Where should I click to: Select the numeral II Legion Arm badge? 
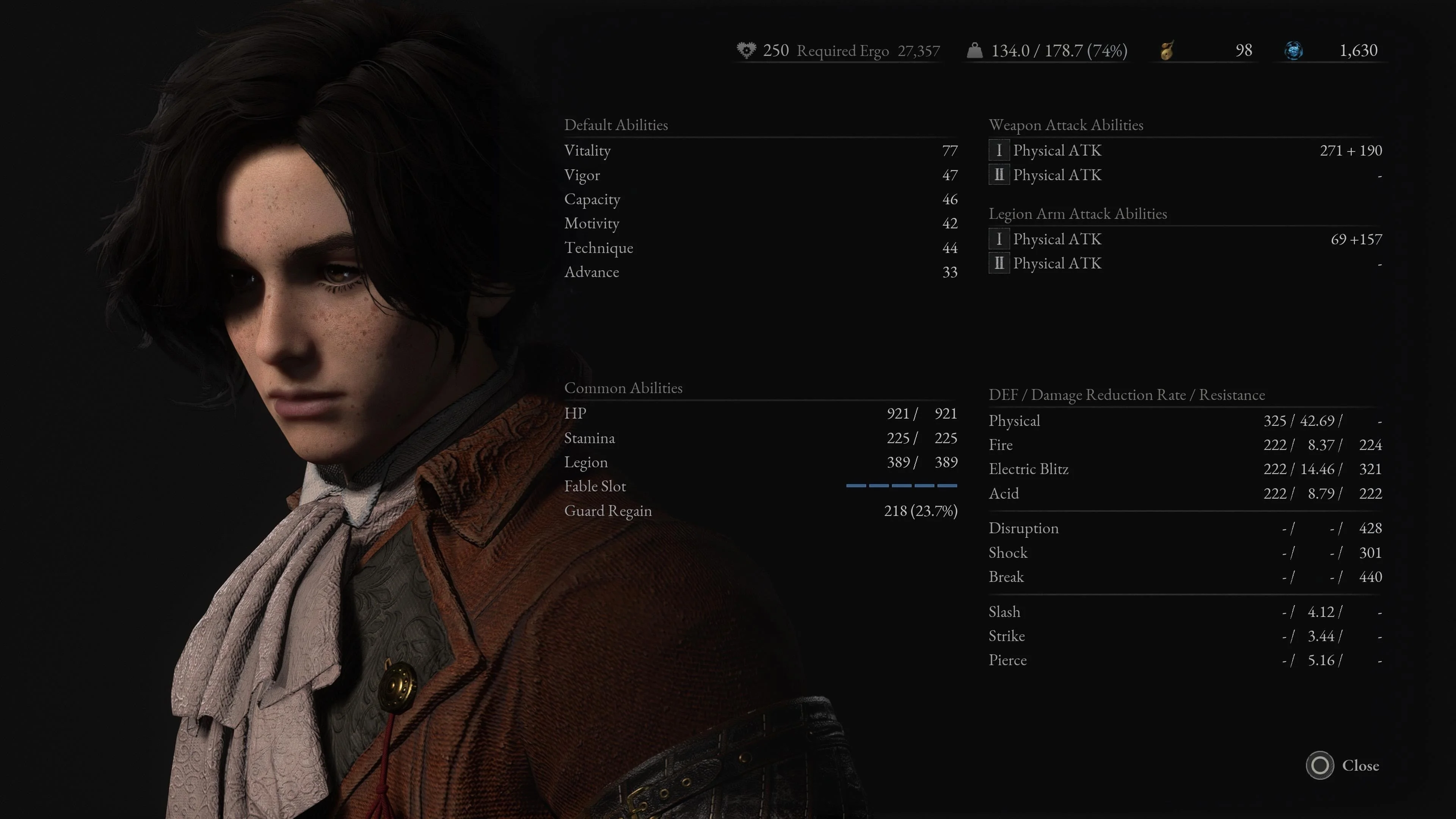[999, 264]
